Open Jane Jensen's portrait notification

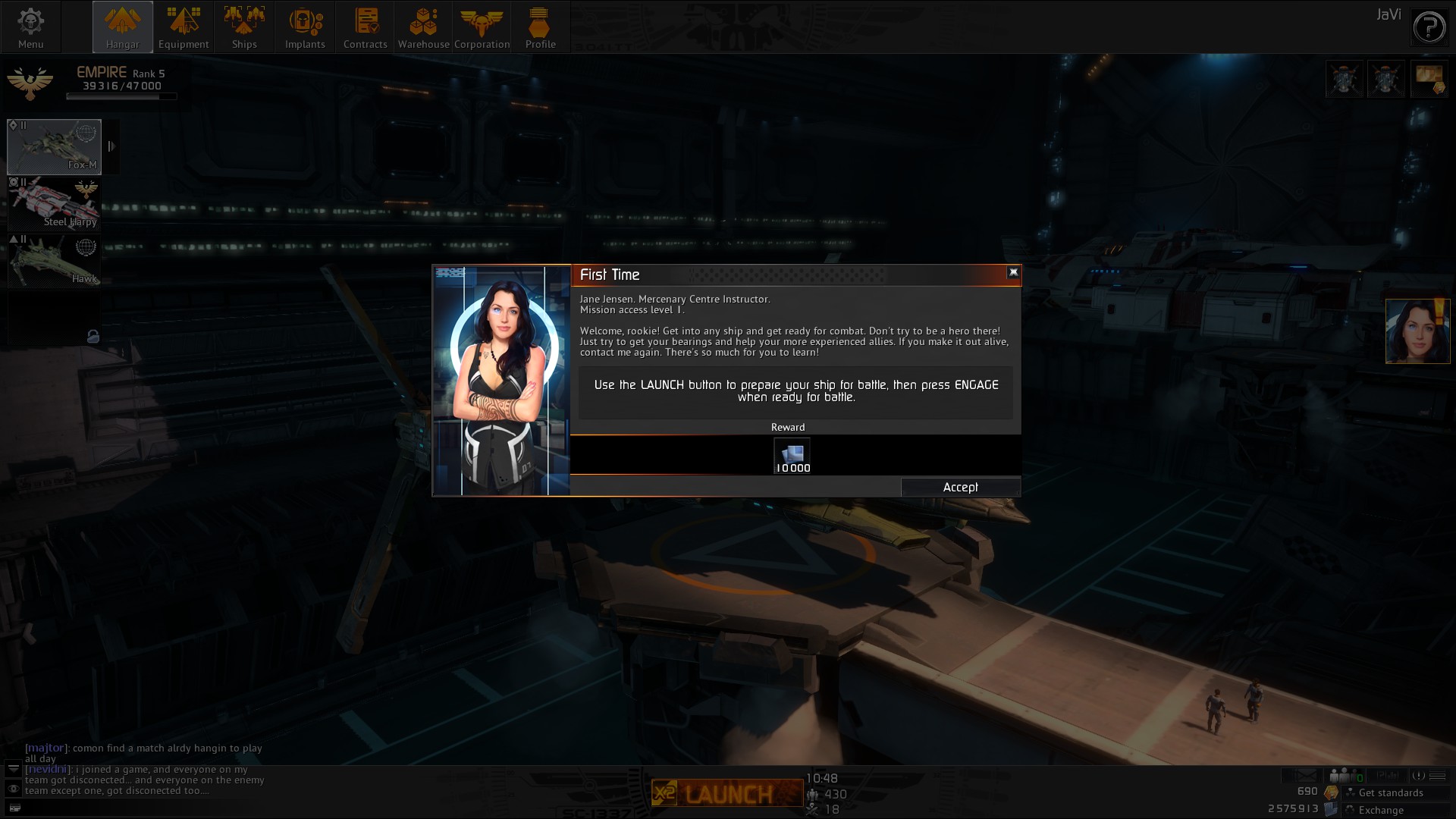tap(1417, 331)
